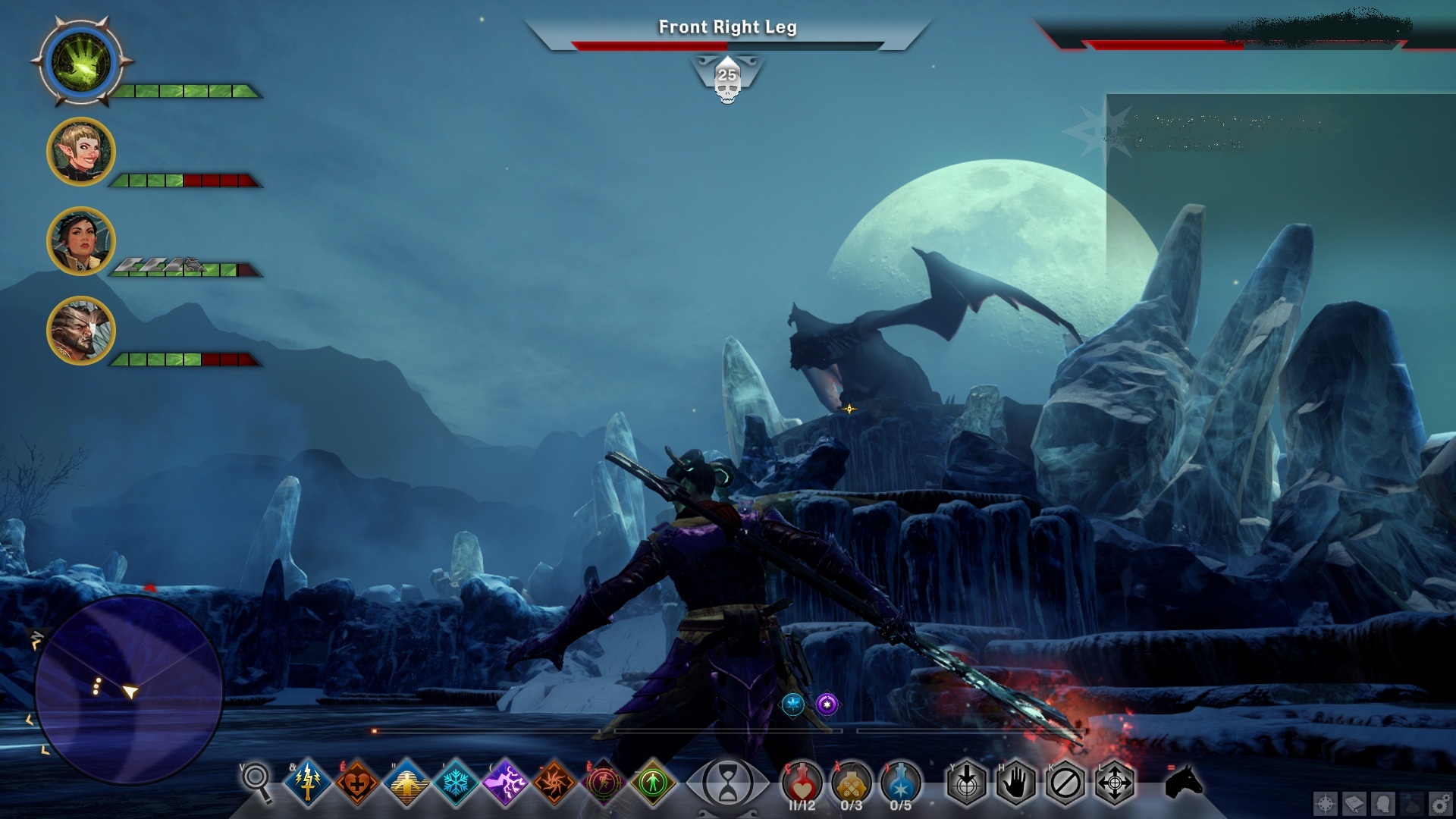Drink the red health potion
The width and height of the screenshot is (1456, 819).
(x=802, y=782)
